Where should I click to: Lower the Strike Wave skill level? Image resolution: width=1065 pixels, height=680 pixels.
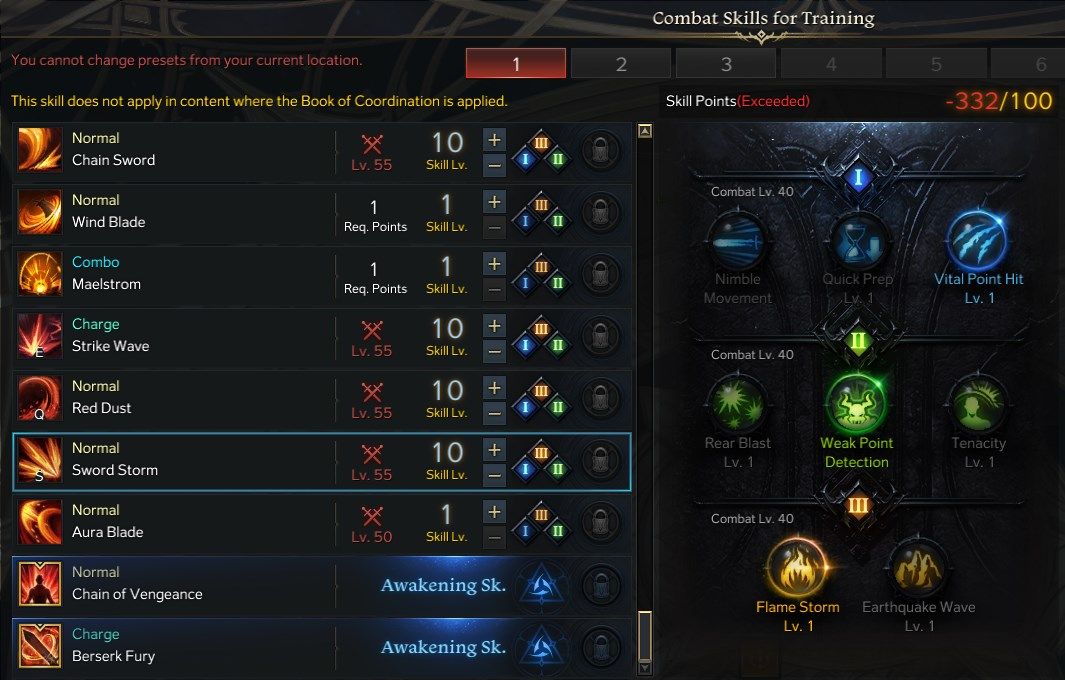(x=494, y=350)
